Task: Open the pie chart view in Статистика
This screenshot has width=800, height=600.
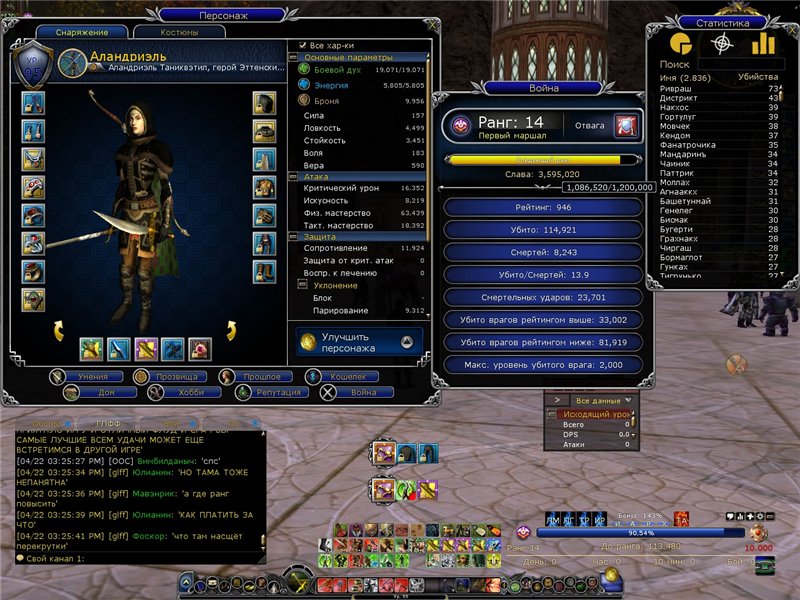Action: (x=681, y=43)
